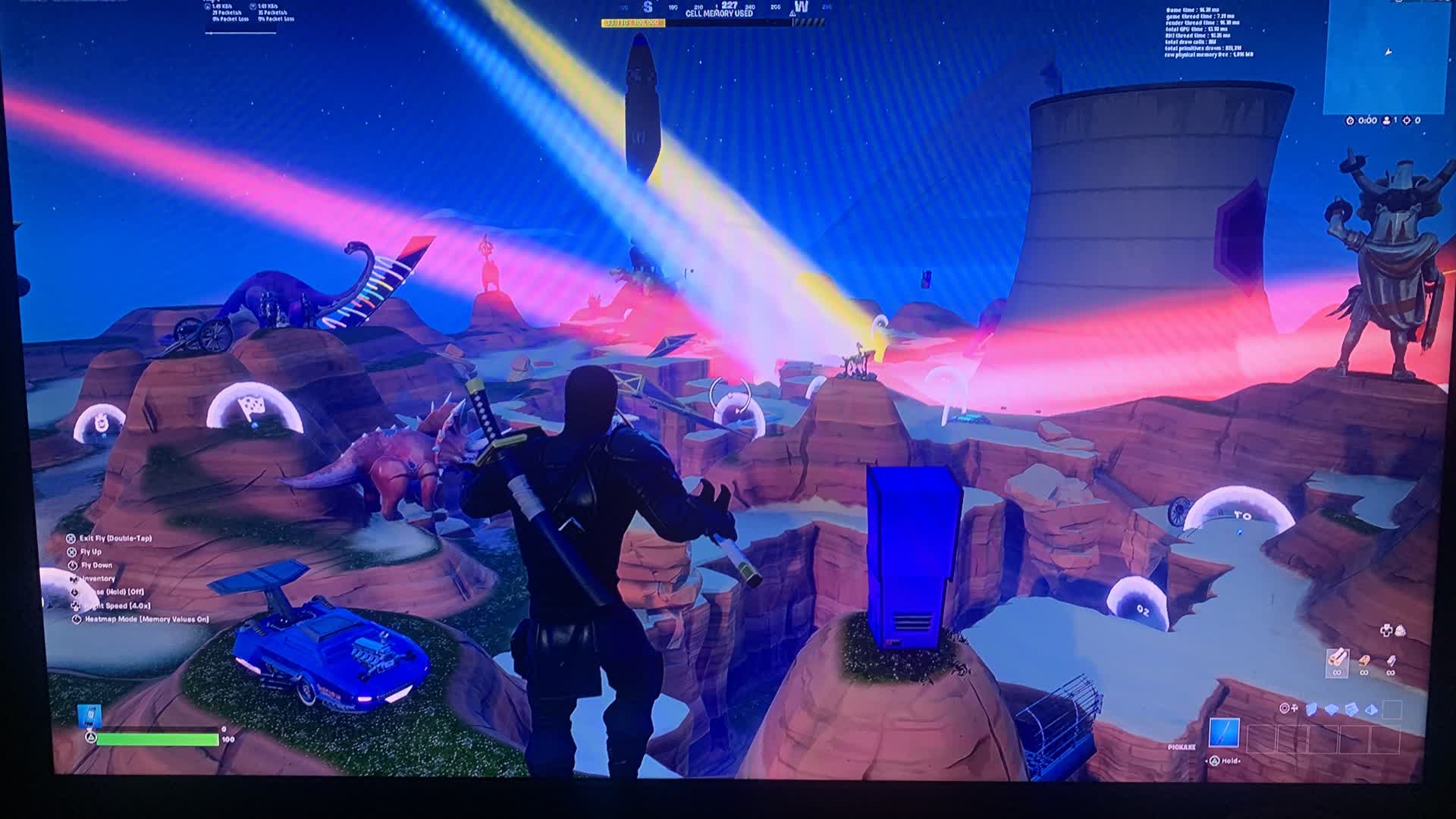Click Fly Up control
The image size is (1456, 819).
point(91,551)
